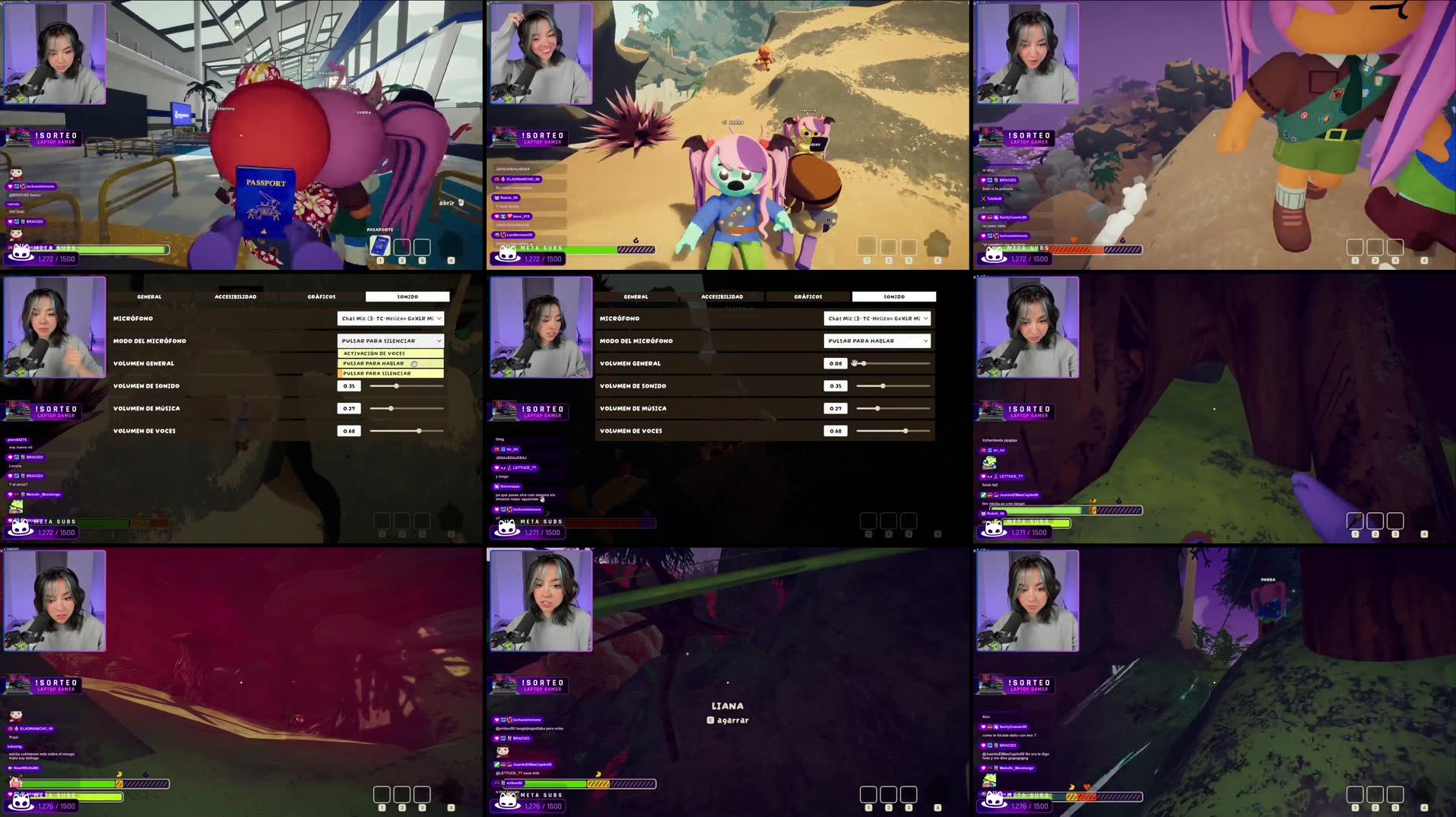This screenshot has height=817, width=1456.
Task: Switch to the Accesibilidad tab
Action: click(236, 296)
